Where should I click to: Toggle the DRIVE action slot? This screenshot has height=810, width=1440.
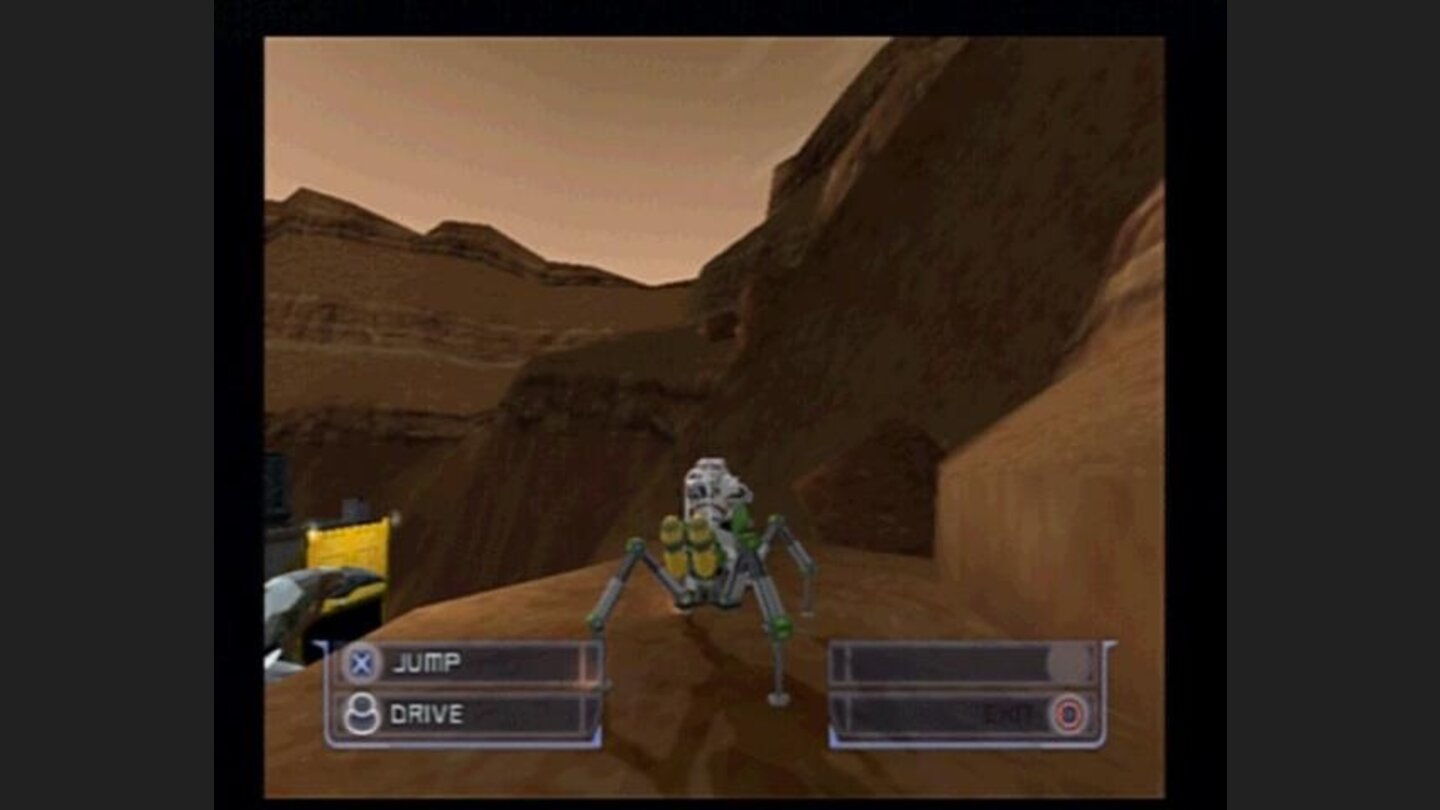(470, 714)
